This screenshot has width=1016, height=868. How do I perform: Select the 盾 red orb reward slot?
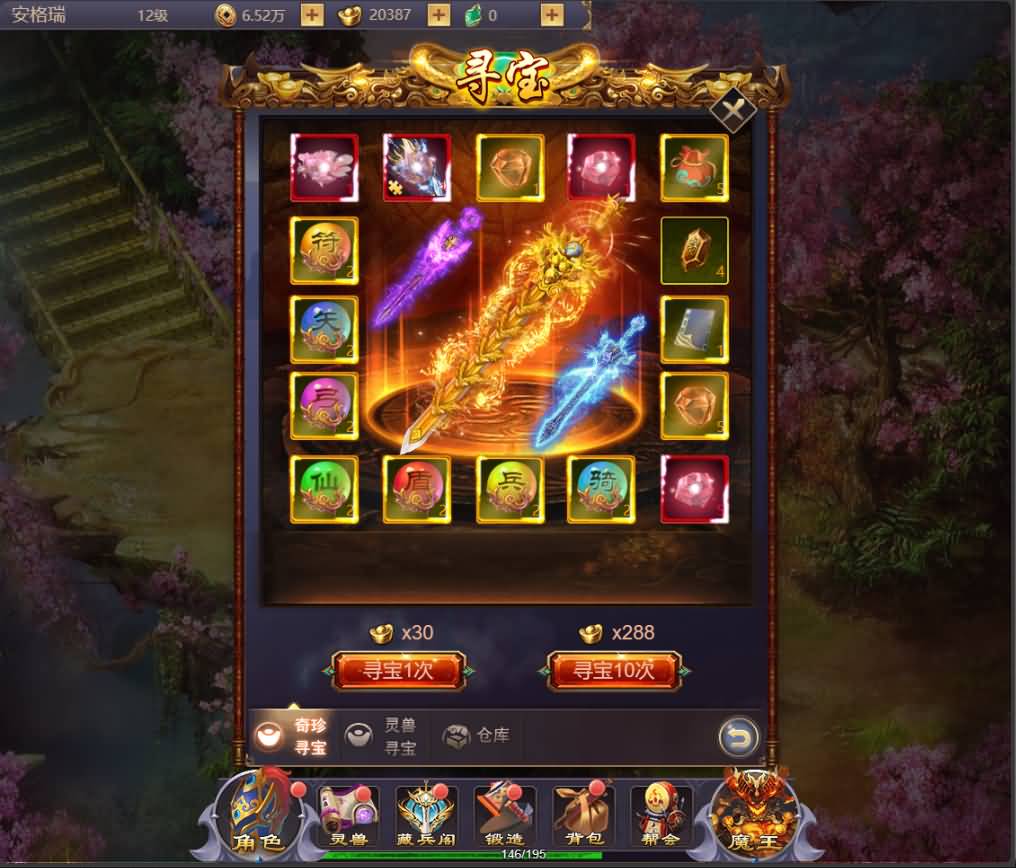click(x=417, y=489)
